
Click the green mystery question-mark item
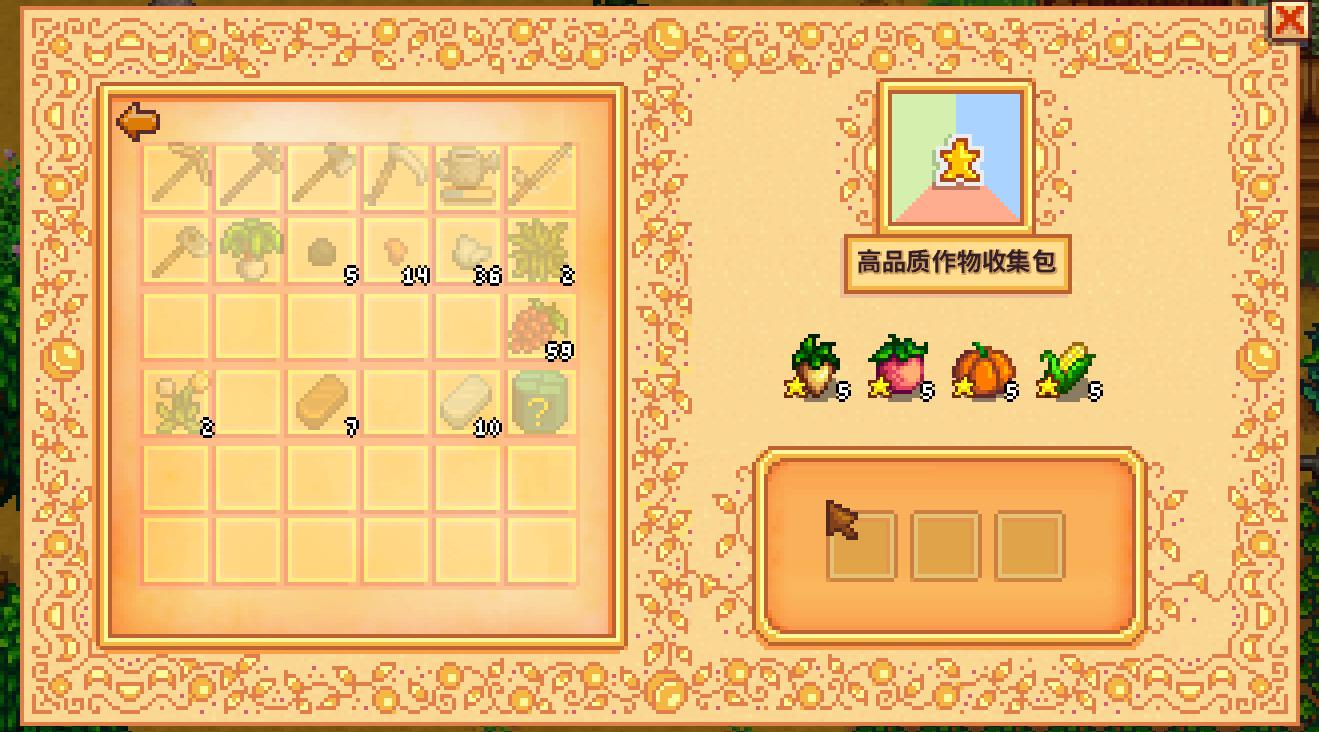tap(540, 398)
